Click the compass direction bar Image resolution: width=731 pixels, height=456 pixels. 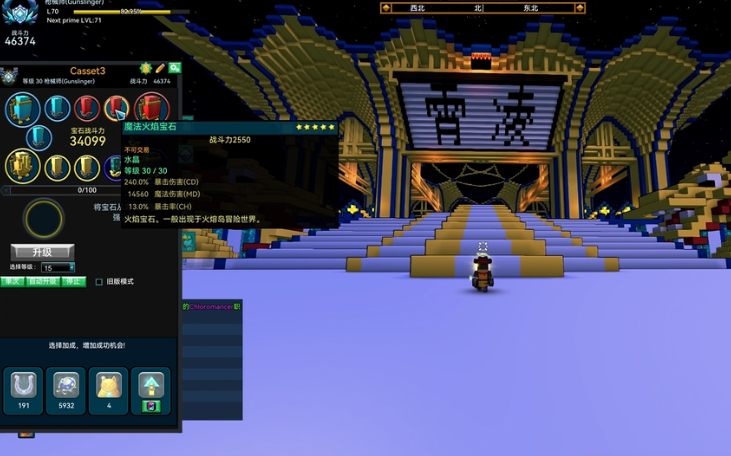pyautogui.click(x=482, y=8)
